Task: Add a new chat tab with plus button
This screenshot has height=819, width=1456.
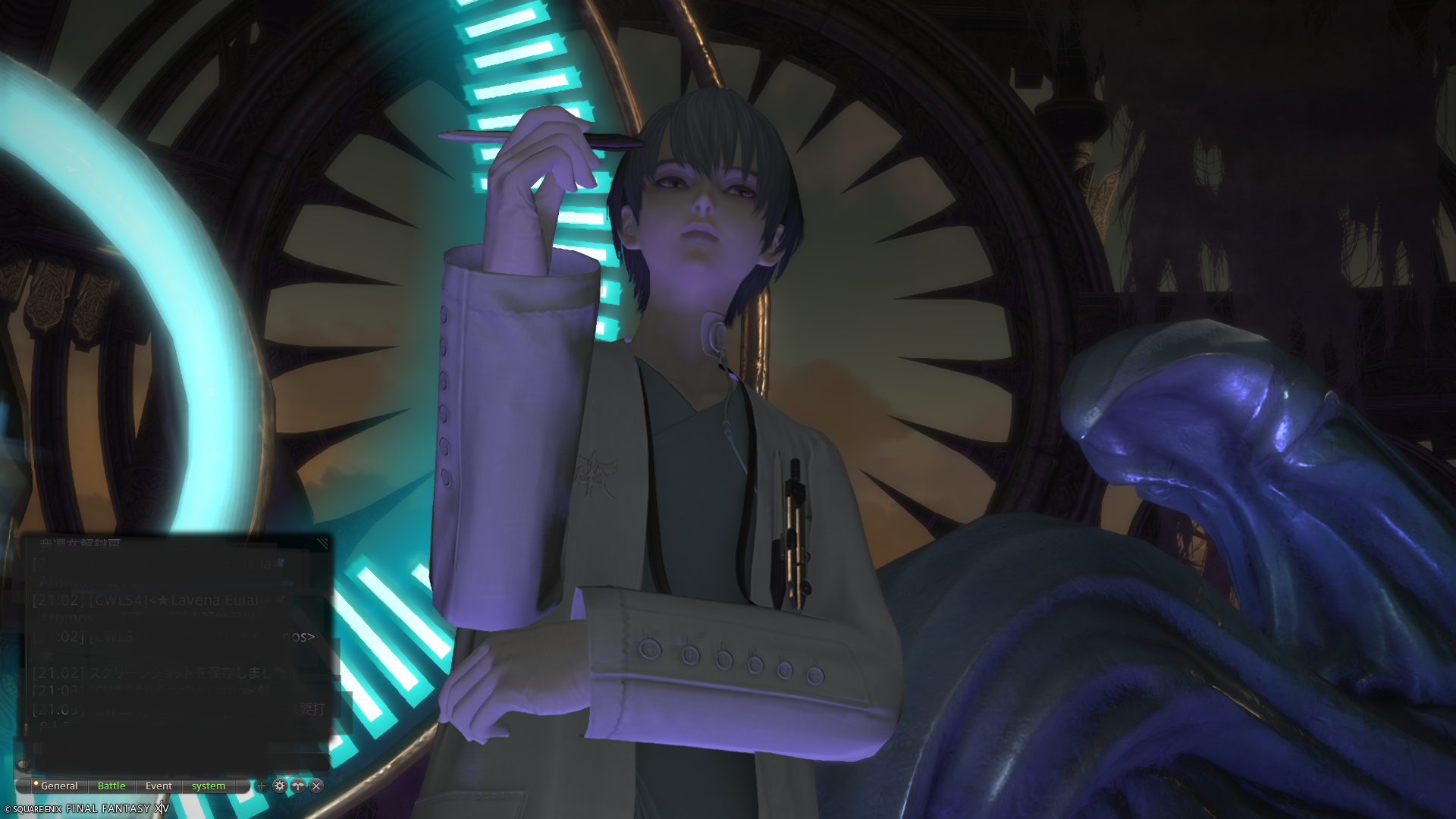Action: [x=262, y=786]
